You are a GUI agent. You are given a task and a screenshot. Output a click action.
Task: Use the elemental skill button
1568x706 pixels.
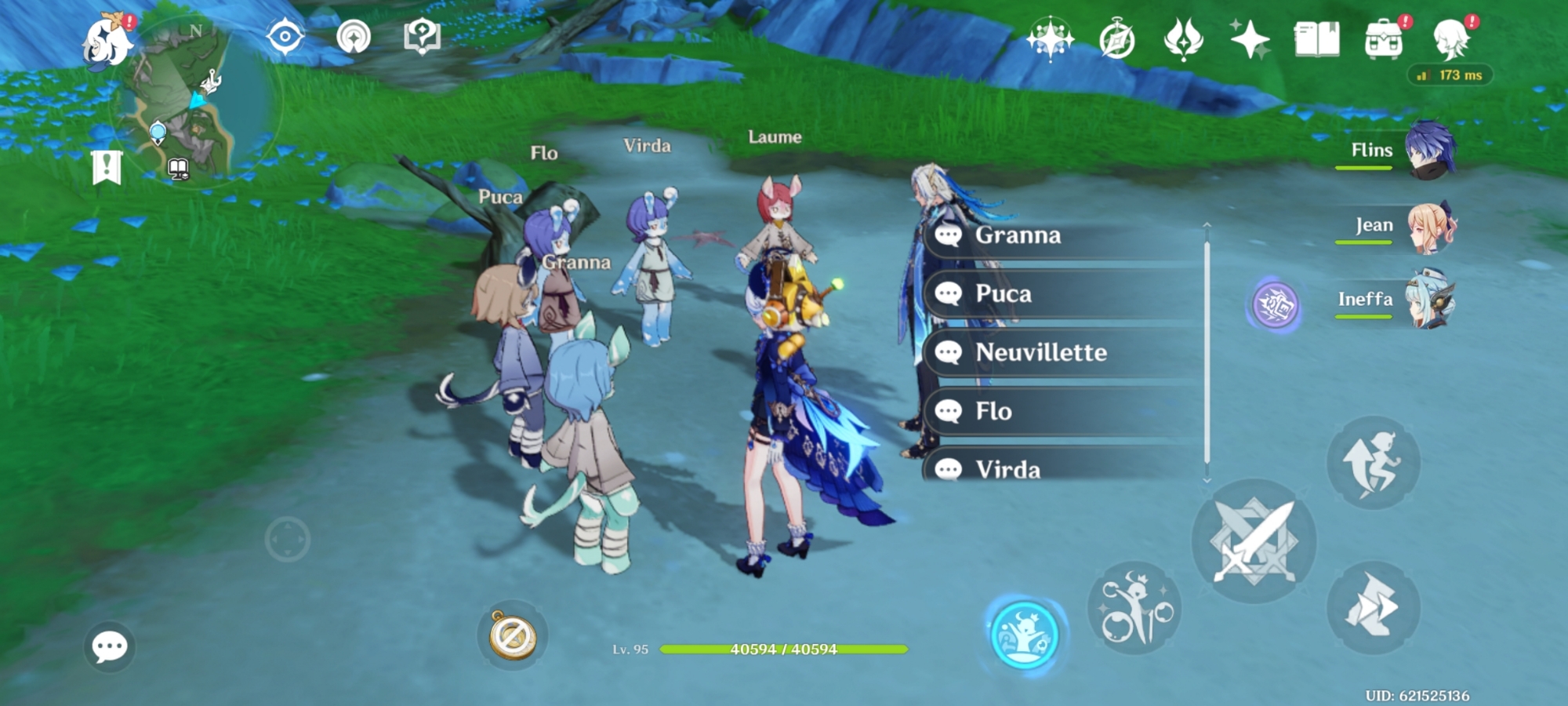pos(1134,608)
